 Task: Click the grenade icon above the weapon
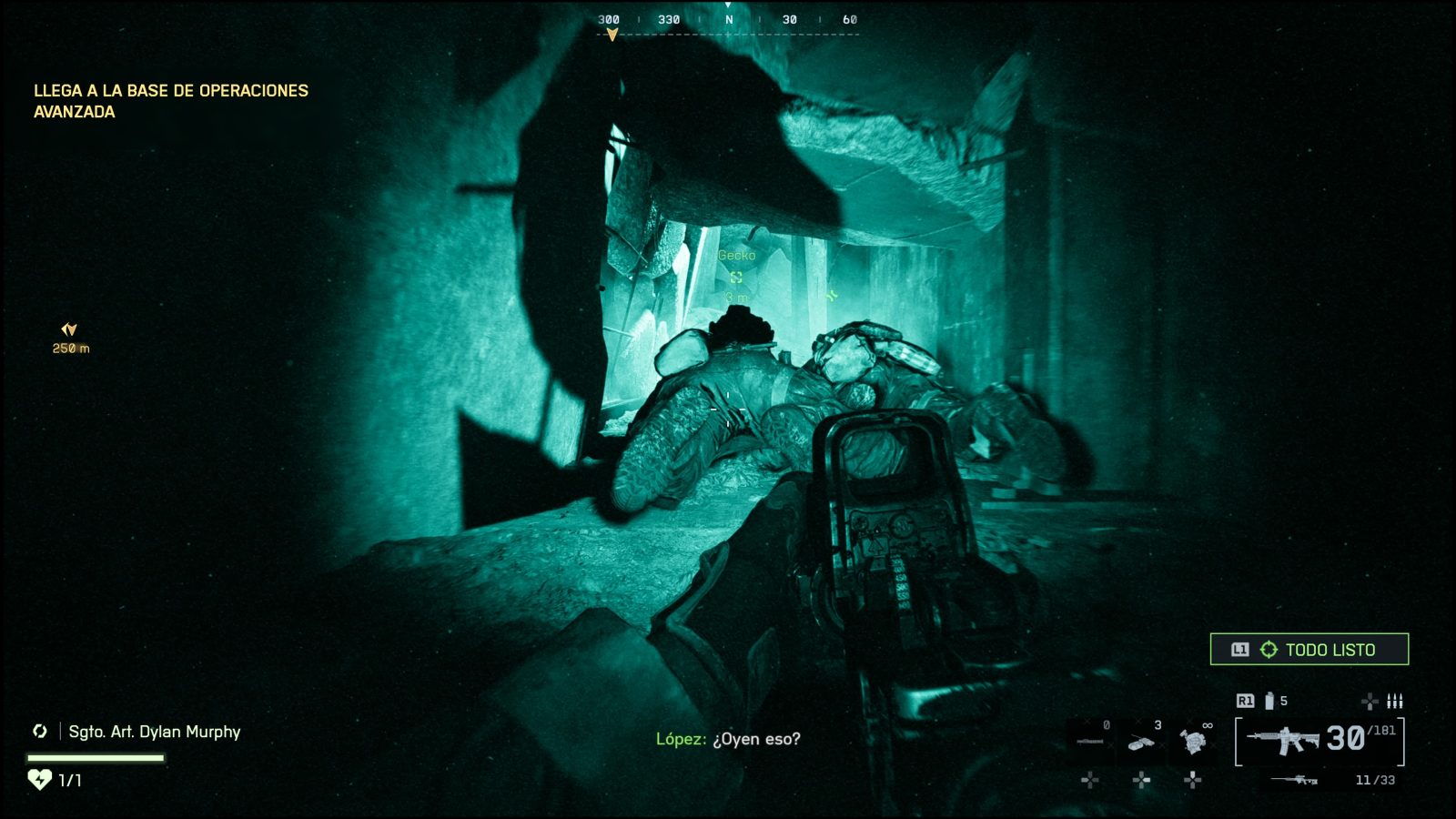(x=1269, y=701)
